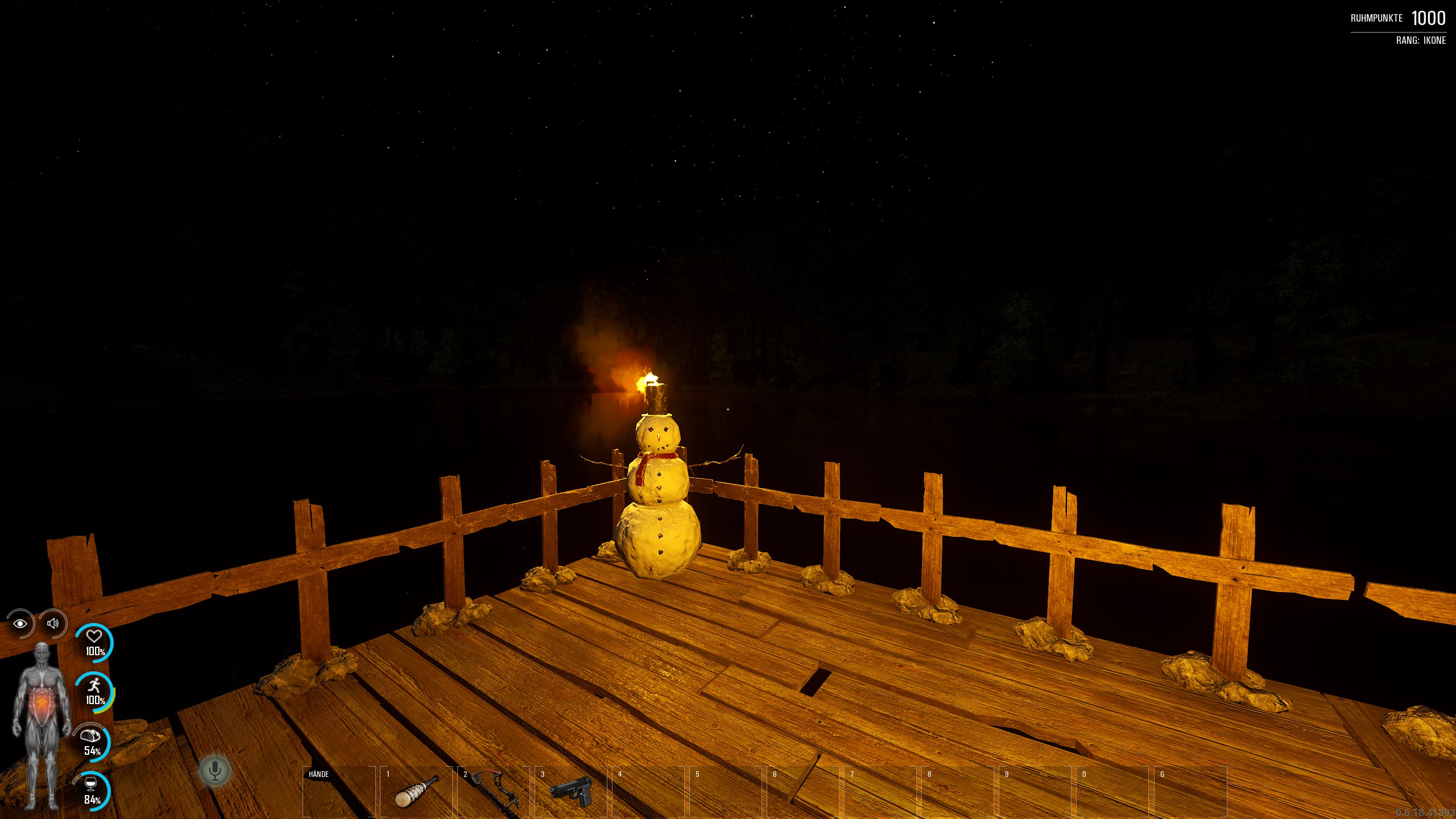Image resolution: width=1456 pixels, height=819 pixels.
Task: Click the speaker noise indicator icon
Action: [x=53, y=624]
